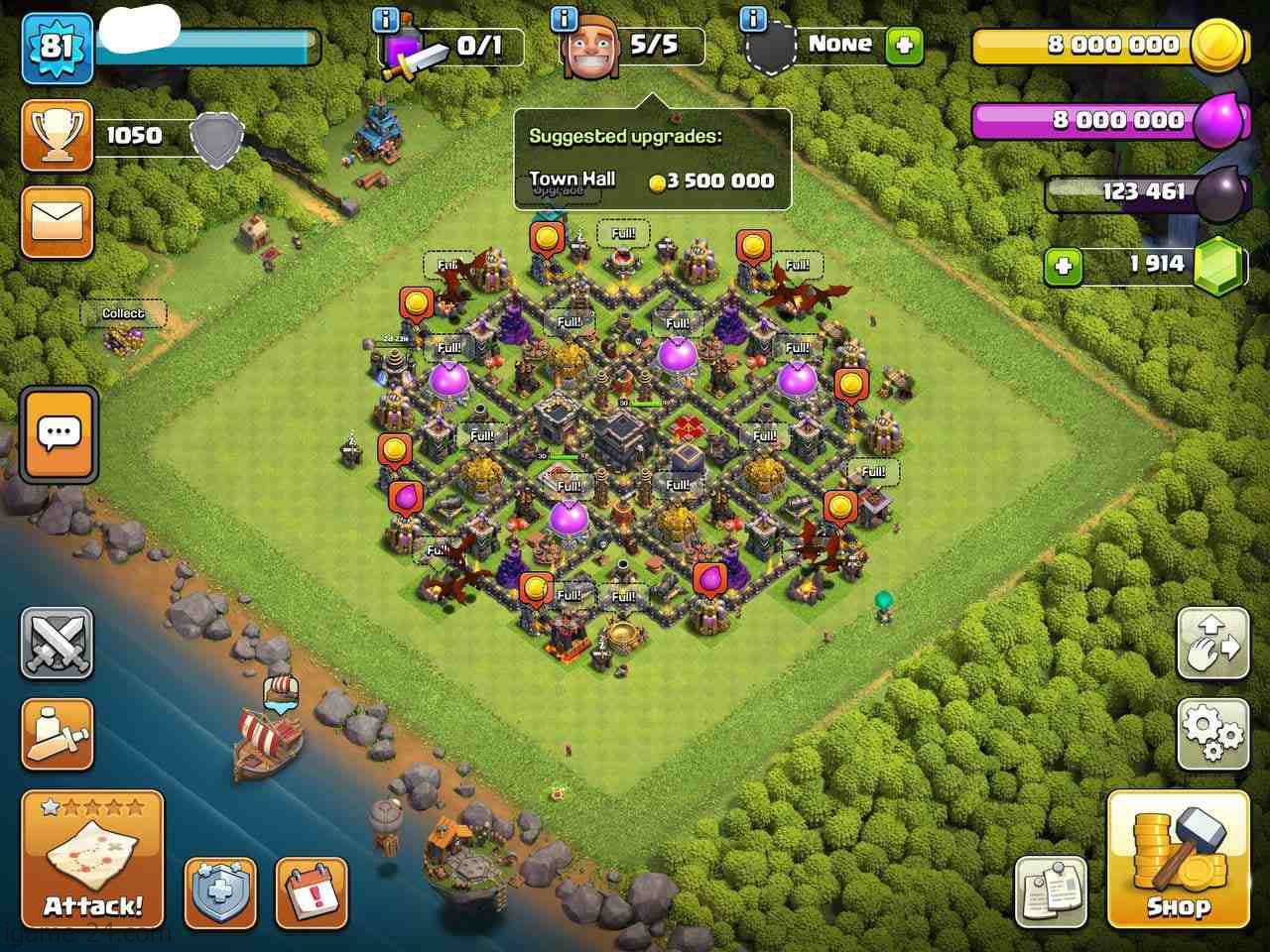The width and height of the screenshot is (1270, 952).
Task: Tap the plus next to shield None
Action: pyautogui.click(x=904, y=45)
